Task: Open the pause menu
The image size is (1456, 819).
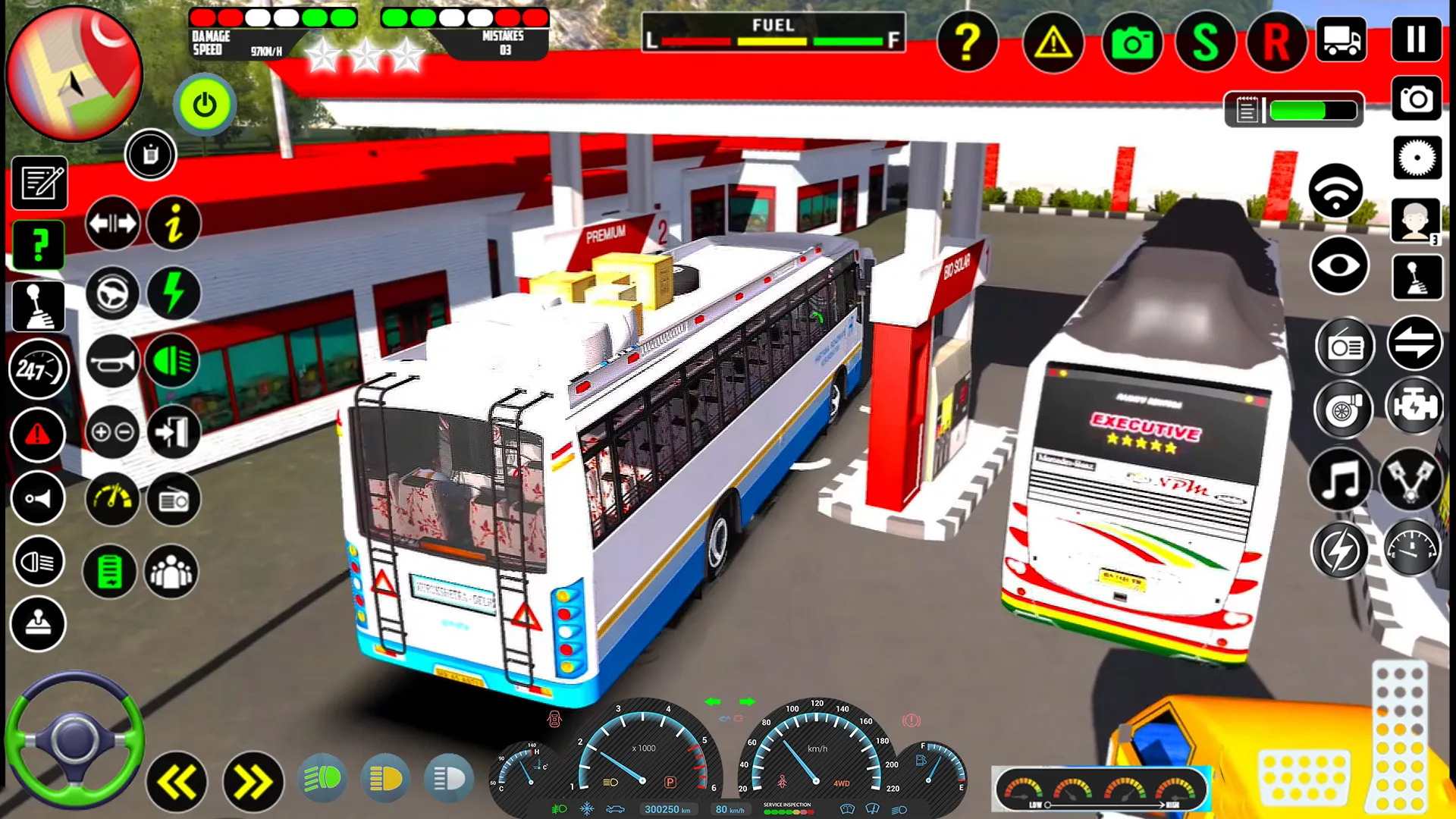Action: 1416,39
